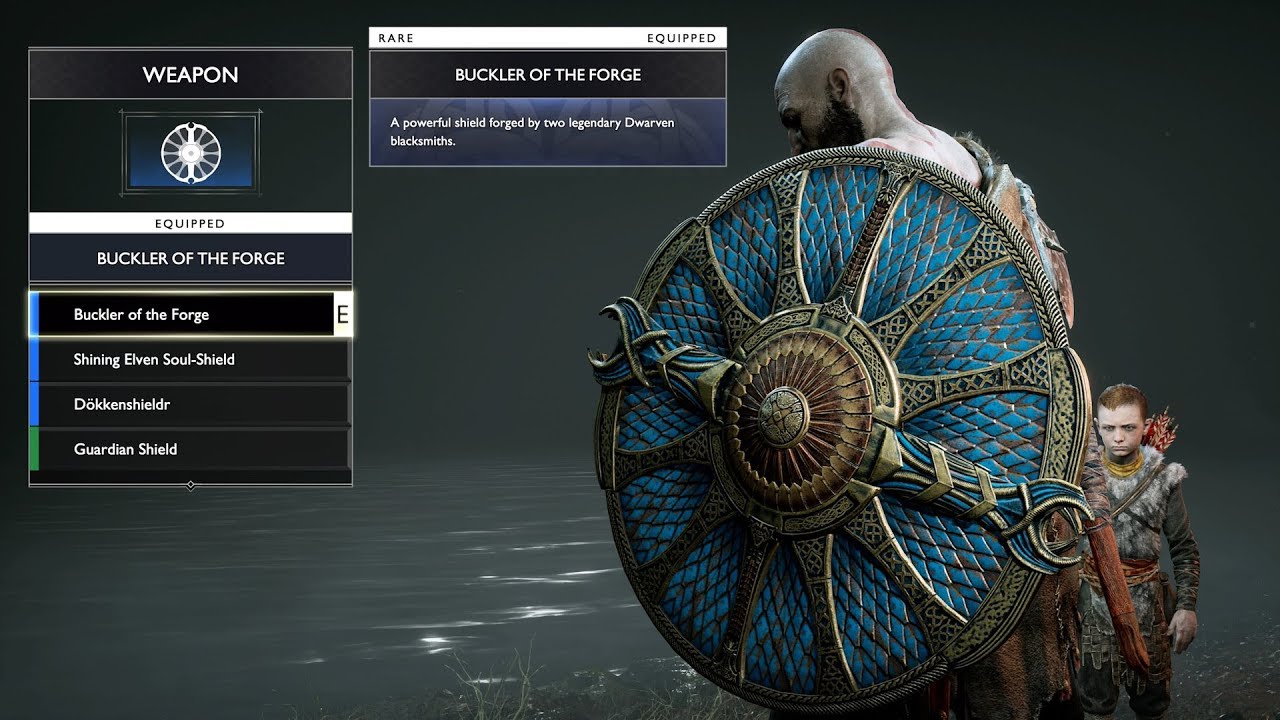The width and height of the screenshot is (1280, 720).
Task: Expand the list using the bottom diamond marker
Action: click(191, 485)
